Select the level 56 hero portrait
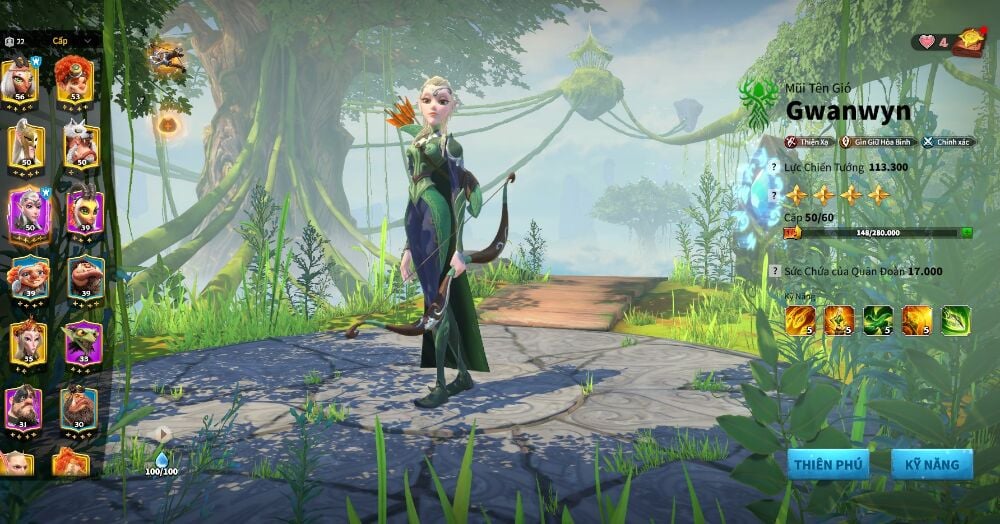 22,80
